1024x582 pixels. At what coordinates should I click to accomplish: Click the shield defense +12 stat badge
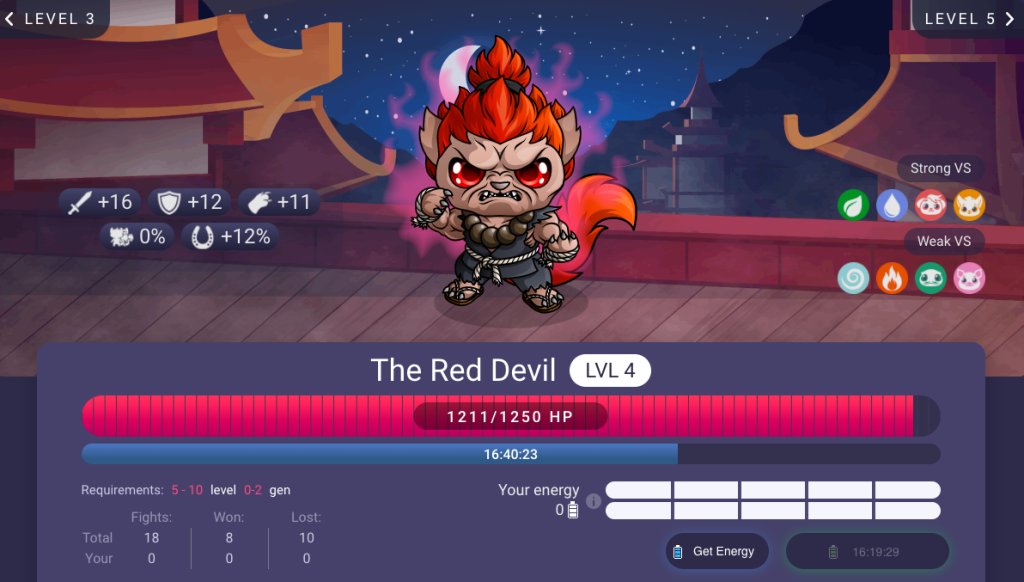click(190, 202)
